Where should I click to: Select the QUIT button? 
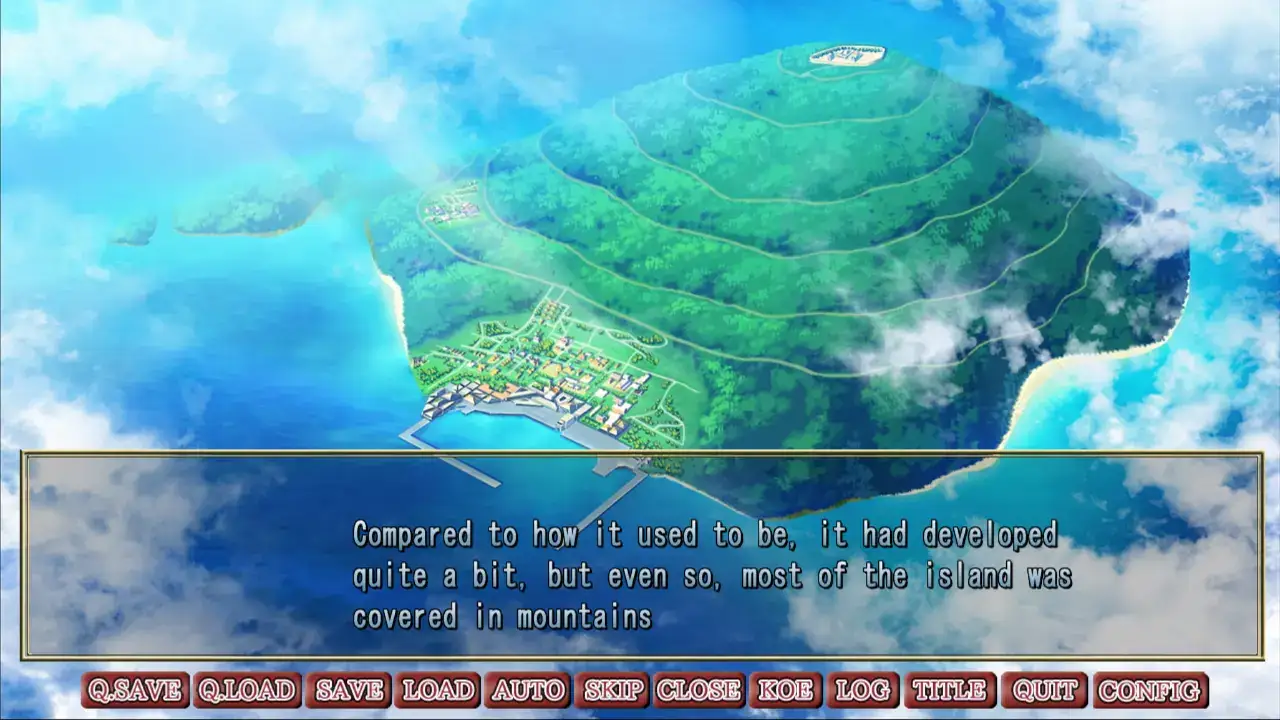(1044, 690)
